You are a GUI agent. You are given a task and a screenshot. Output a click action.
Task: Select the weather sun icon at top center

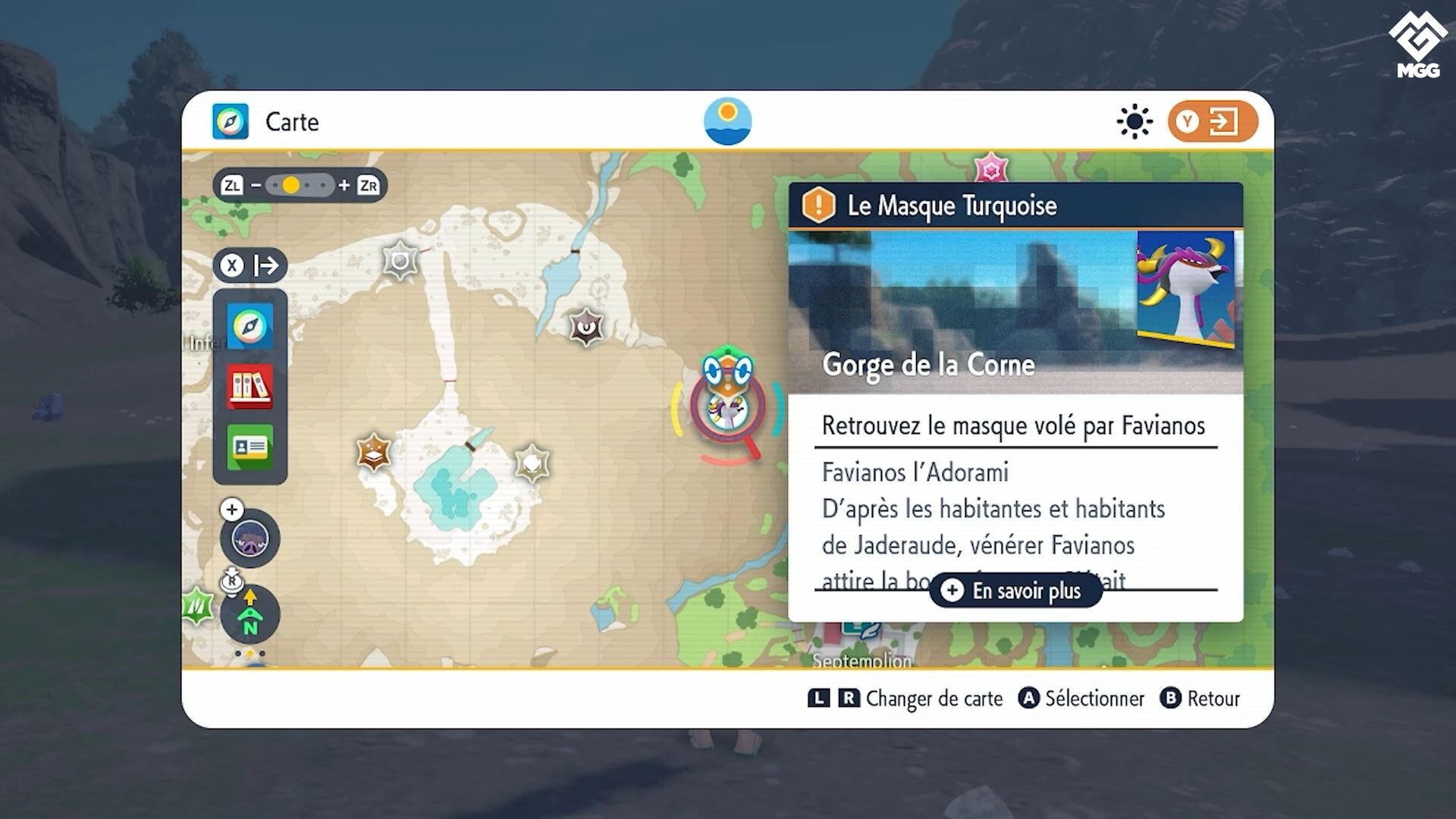point(727,121)
